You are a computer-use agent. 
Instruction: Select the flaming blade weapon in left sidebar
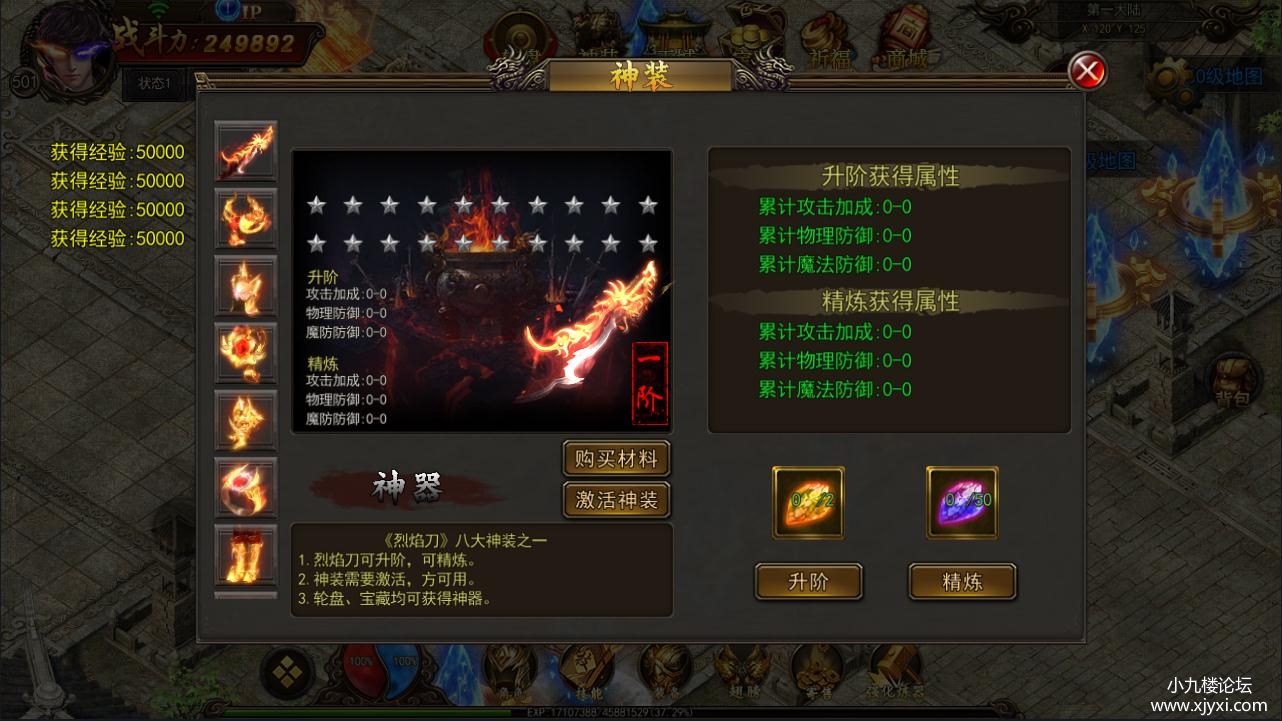point(245,152)
